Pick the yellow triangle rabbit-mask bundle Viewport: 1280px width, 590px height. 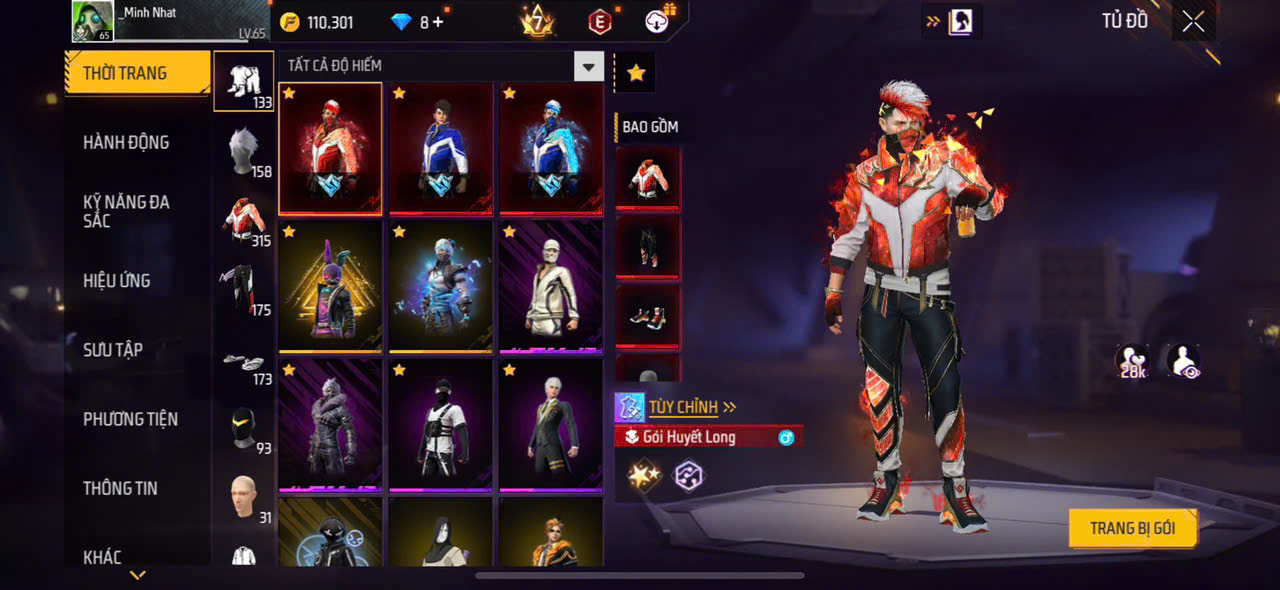point(330,287)
